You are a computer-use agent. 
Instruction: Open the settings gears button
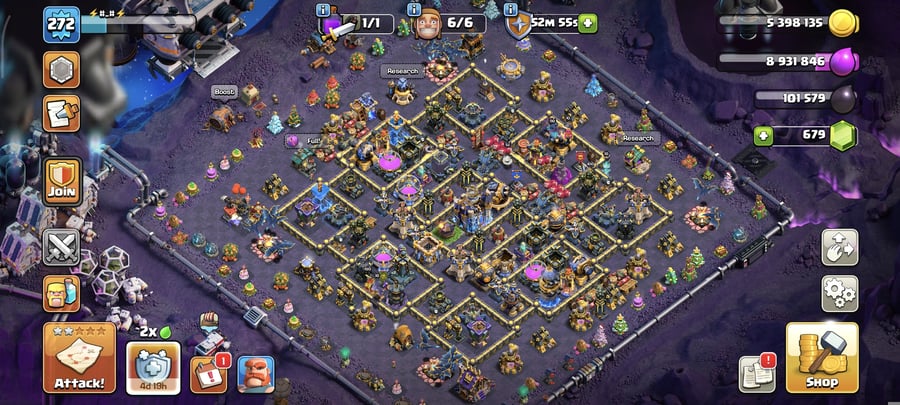[x=839, y=294]
